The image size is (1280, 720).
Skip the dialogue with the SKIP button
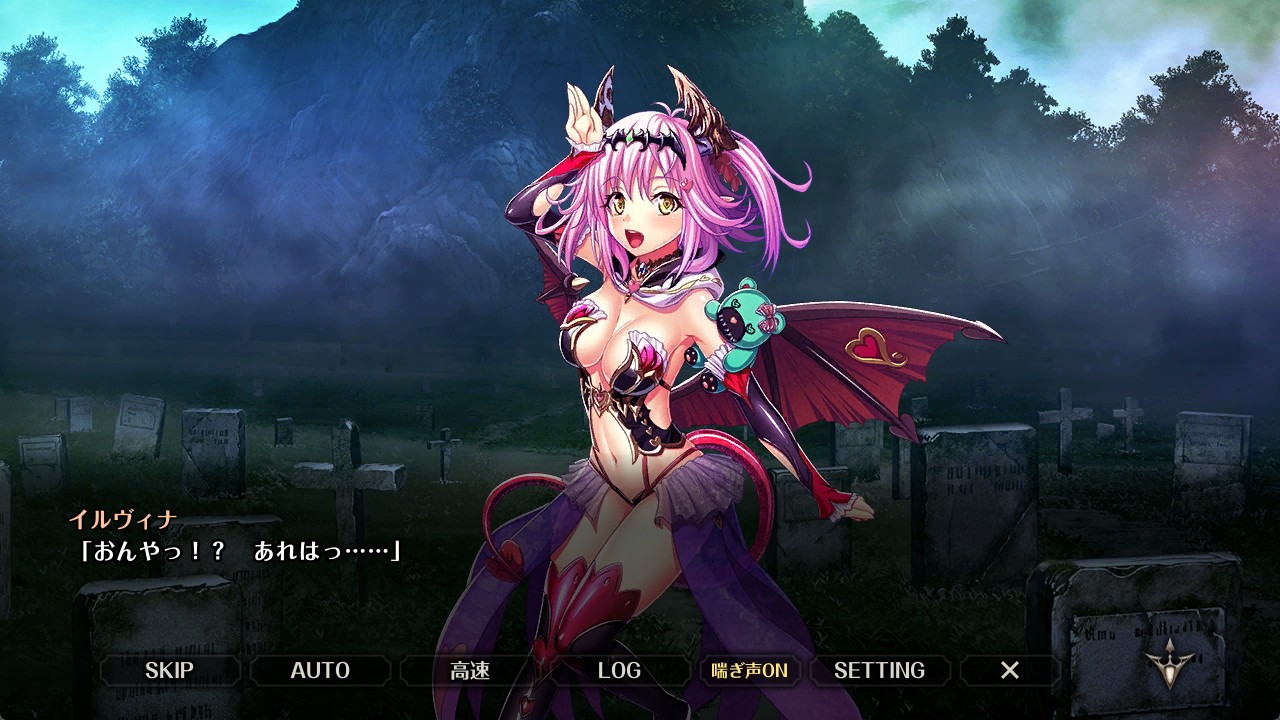(x=169, y=670)
